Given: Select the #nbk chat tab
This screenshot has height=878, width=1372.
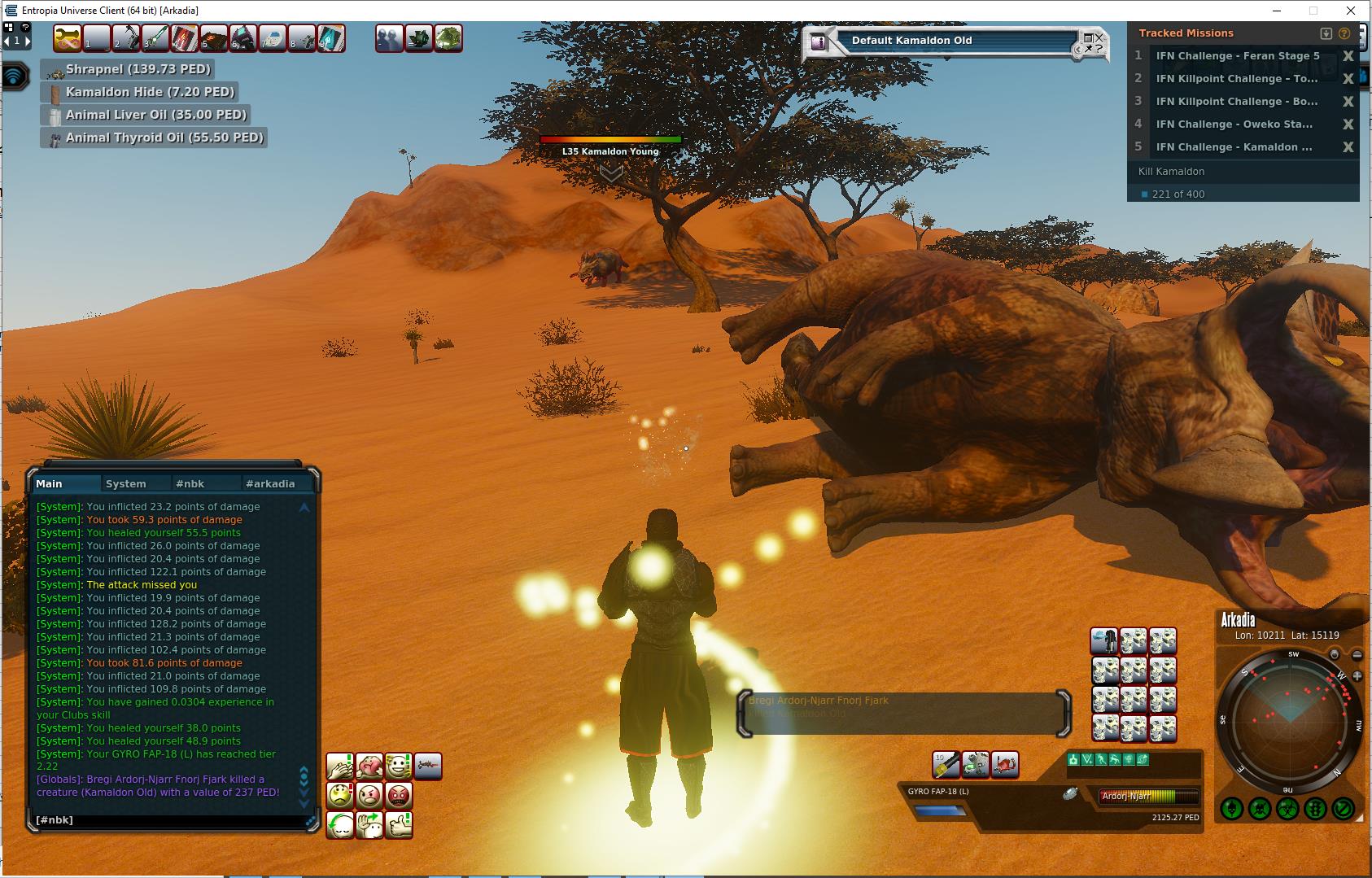Looking at the screenshot, I should click(x=190, y=483).
